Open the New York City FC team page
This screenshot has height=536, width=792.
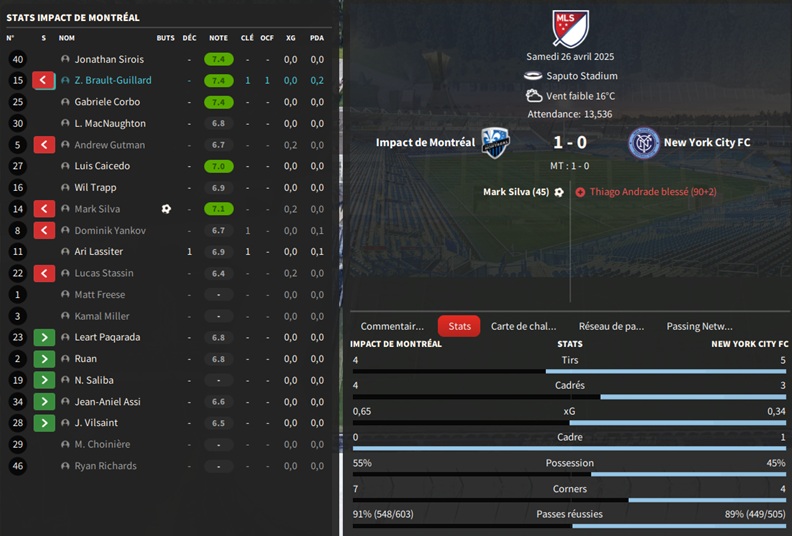(707, 143)
